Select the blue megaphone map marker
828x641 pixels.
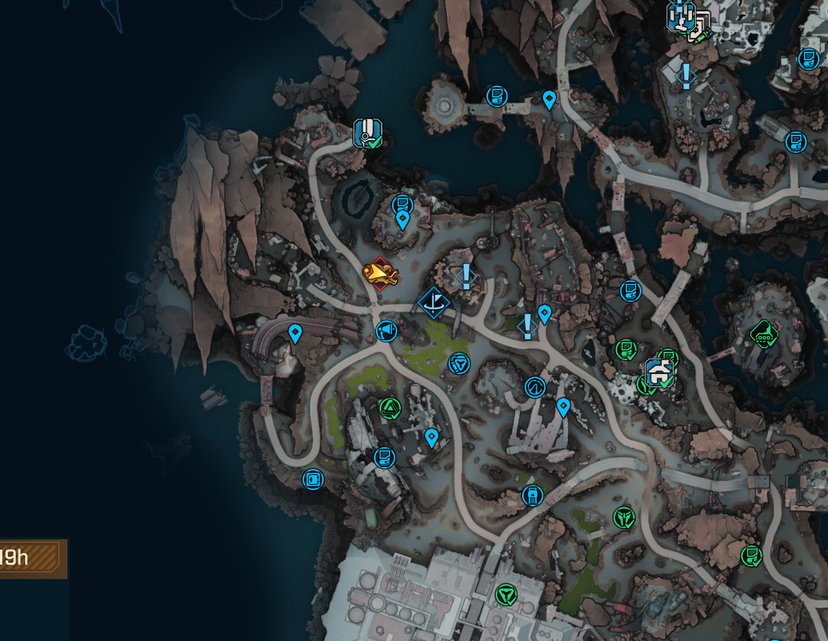pos(384,331)
